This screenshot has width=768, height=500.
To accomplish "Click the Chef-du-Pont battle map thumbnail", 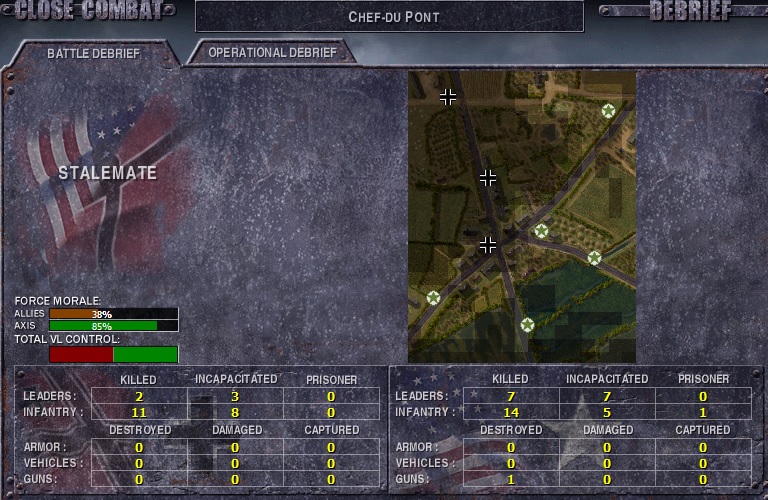I will [x=521, y=215].
